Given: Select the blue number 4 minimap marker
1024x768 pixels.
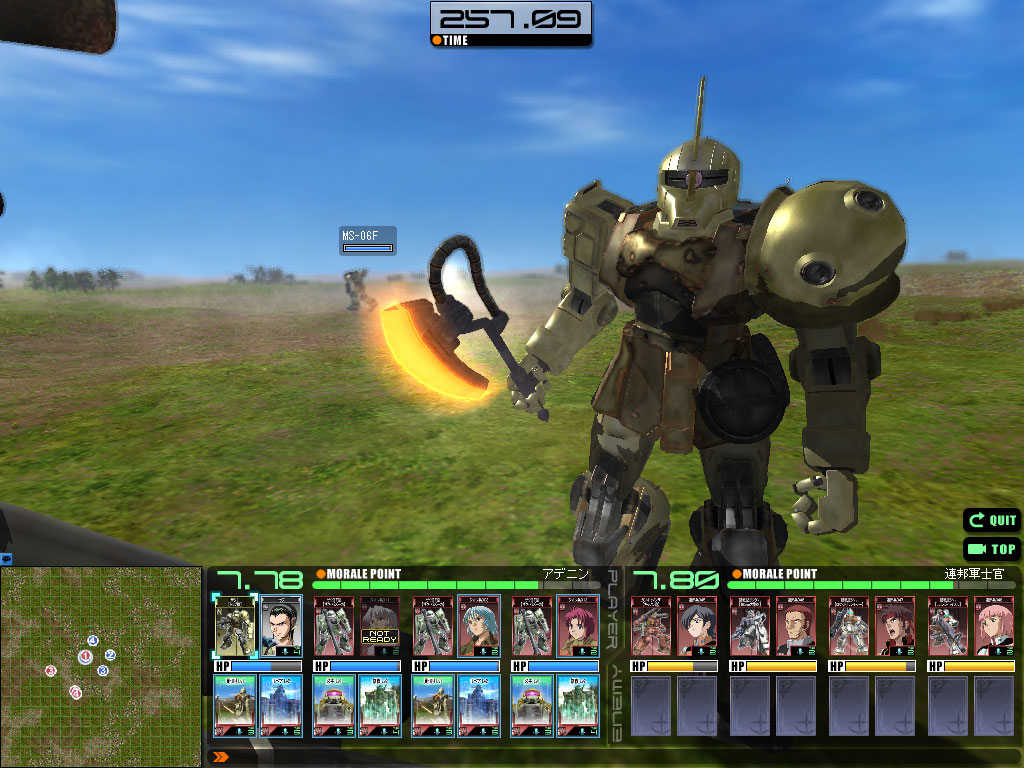Looking at the screenshot, I should coord(92,640).
